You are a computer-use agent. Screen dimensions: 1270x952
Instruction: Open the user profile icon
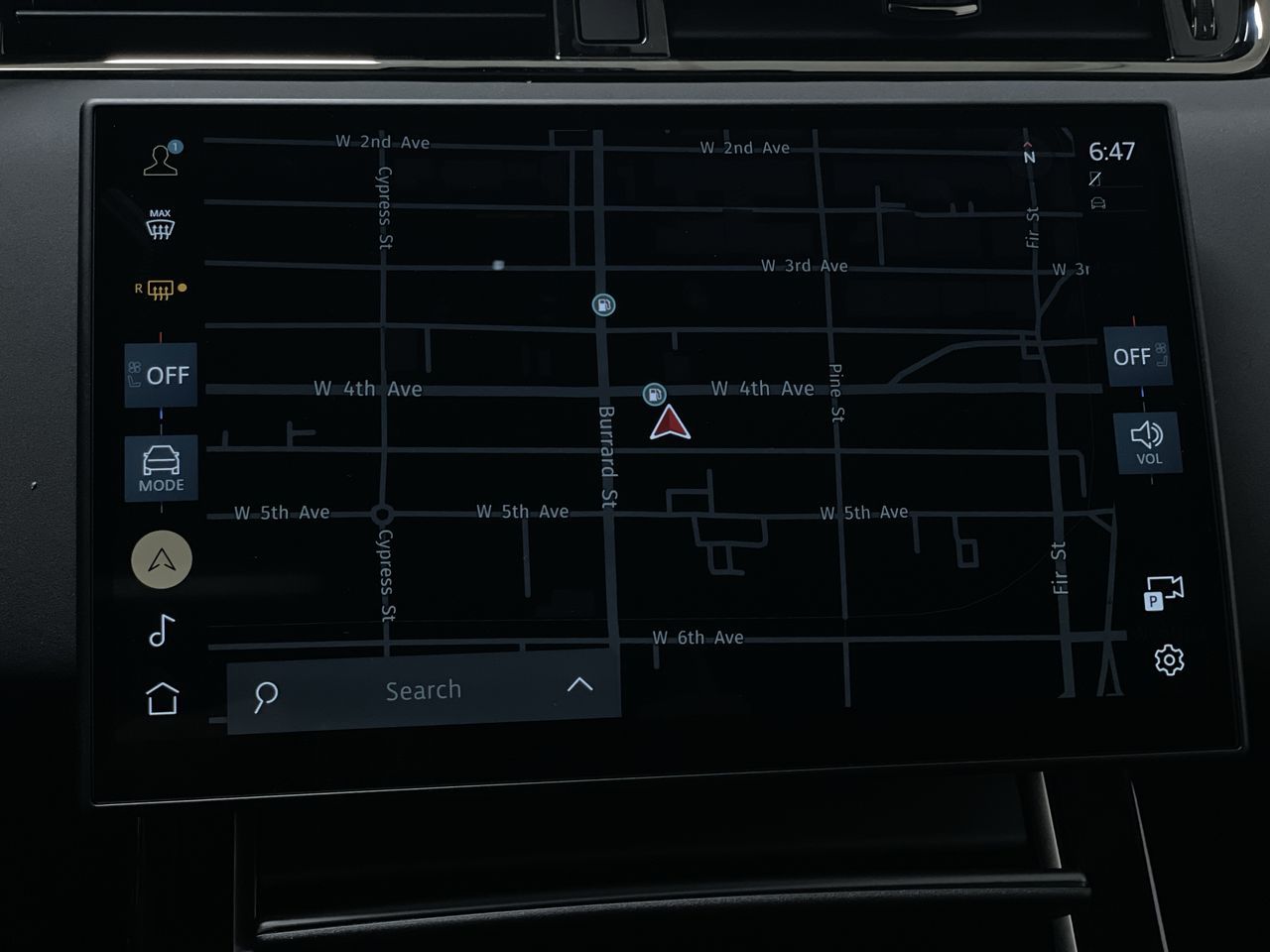click(162, 160)
